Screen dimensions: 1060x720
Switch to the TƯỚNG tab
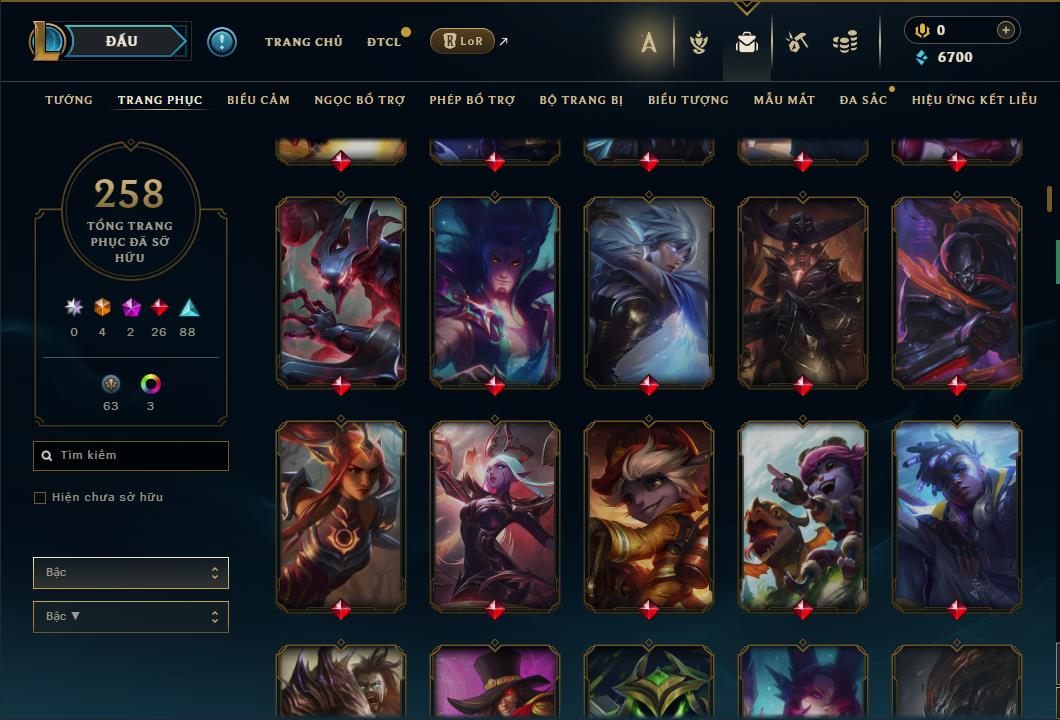(x=69, y=100)
